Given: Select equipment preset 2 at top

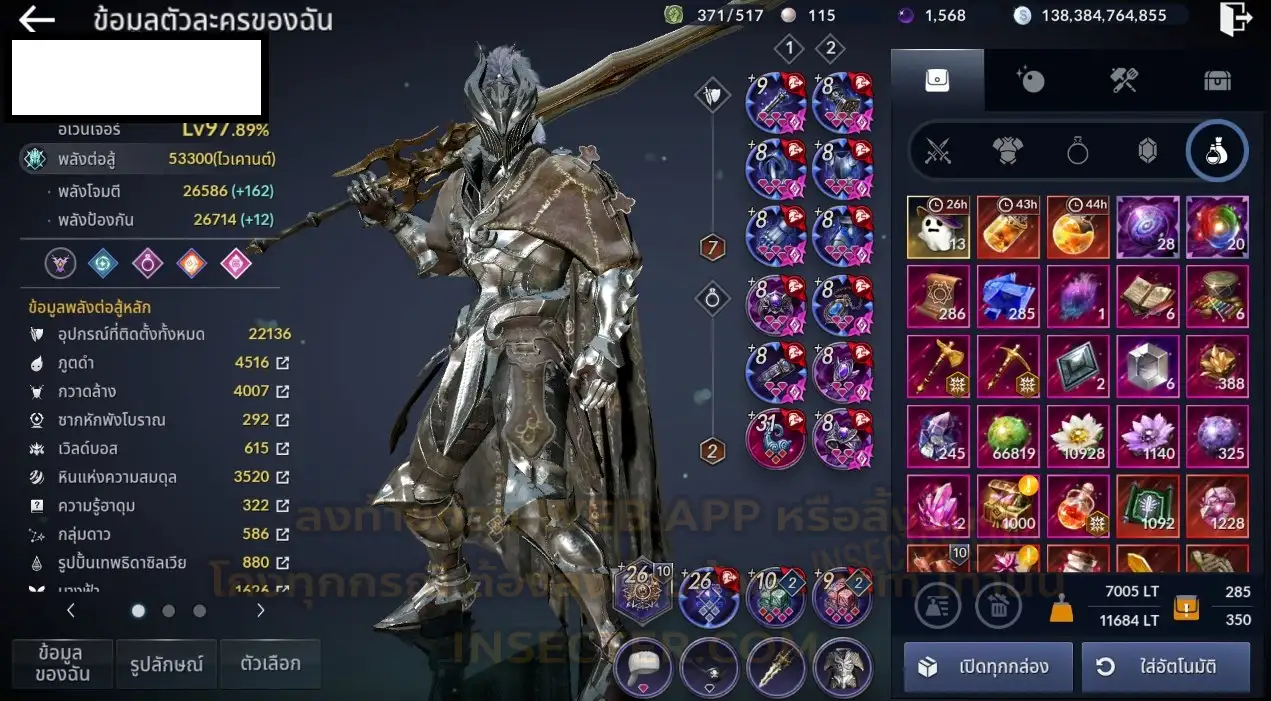Looking at the screenshot, I should (x=829, y=48).
